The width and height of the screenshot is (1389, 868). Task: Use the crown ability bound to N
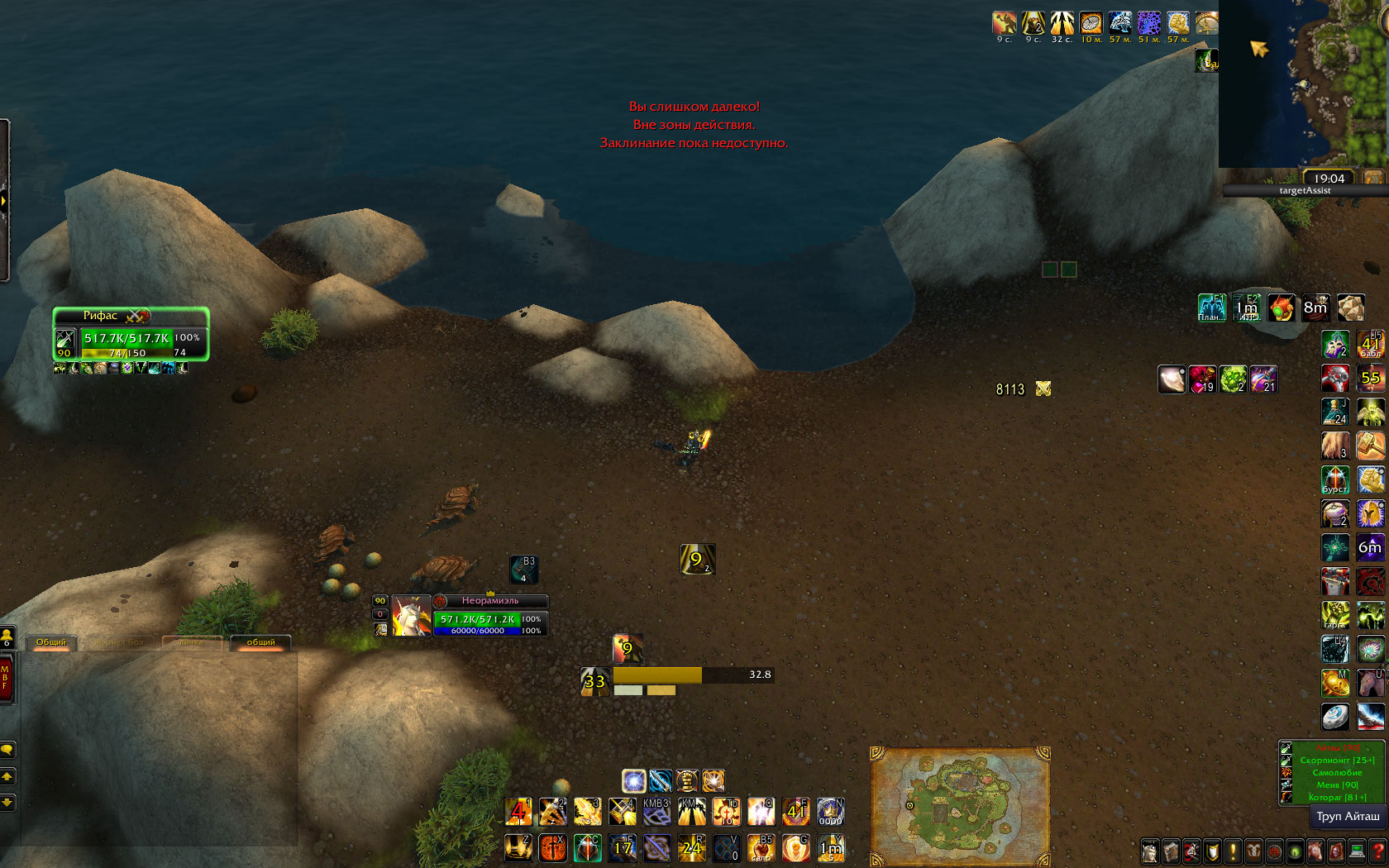(x=830, y=812)
